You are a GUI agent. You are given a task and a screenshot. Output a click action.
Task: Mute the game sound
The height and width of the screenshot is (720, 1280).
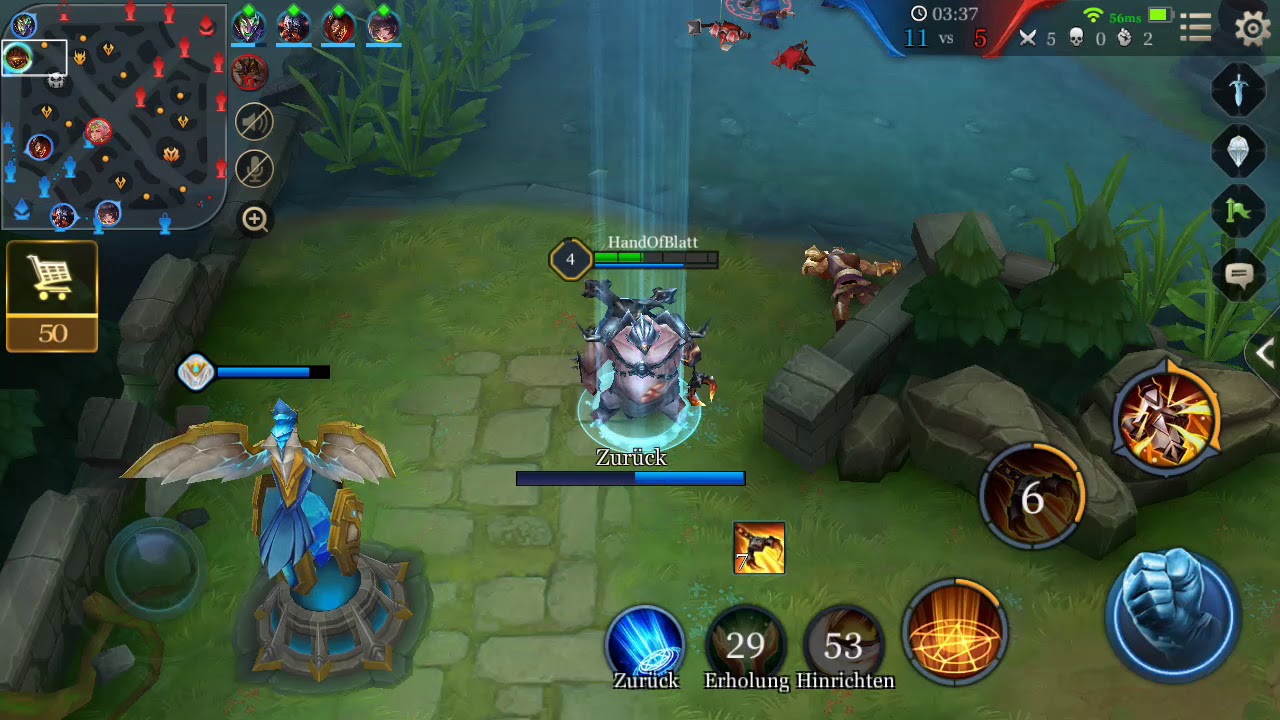253,120
